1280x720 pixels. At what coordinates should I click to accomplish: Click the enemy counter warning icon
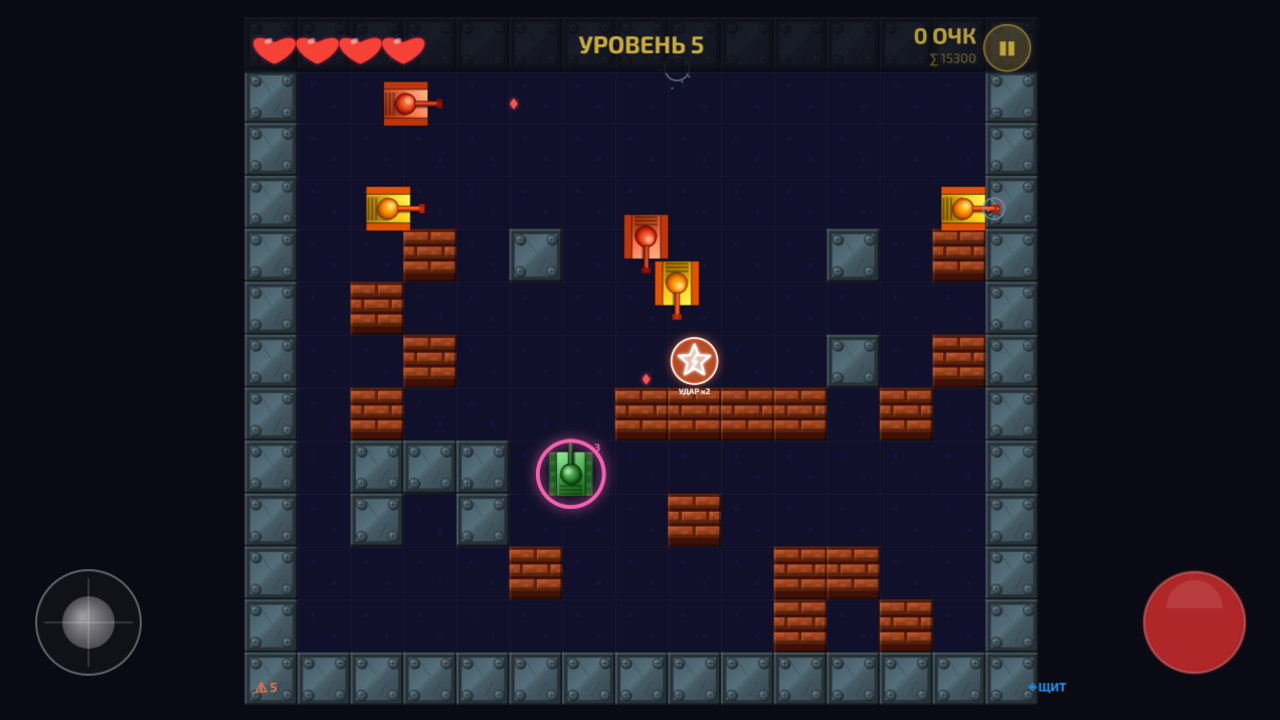pyautogui.click(x=262, y=687)
